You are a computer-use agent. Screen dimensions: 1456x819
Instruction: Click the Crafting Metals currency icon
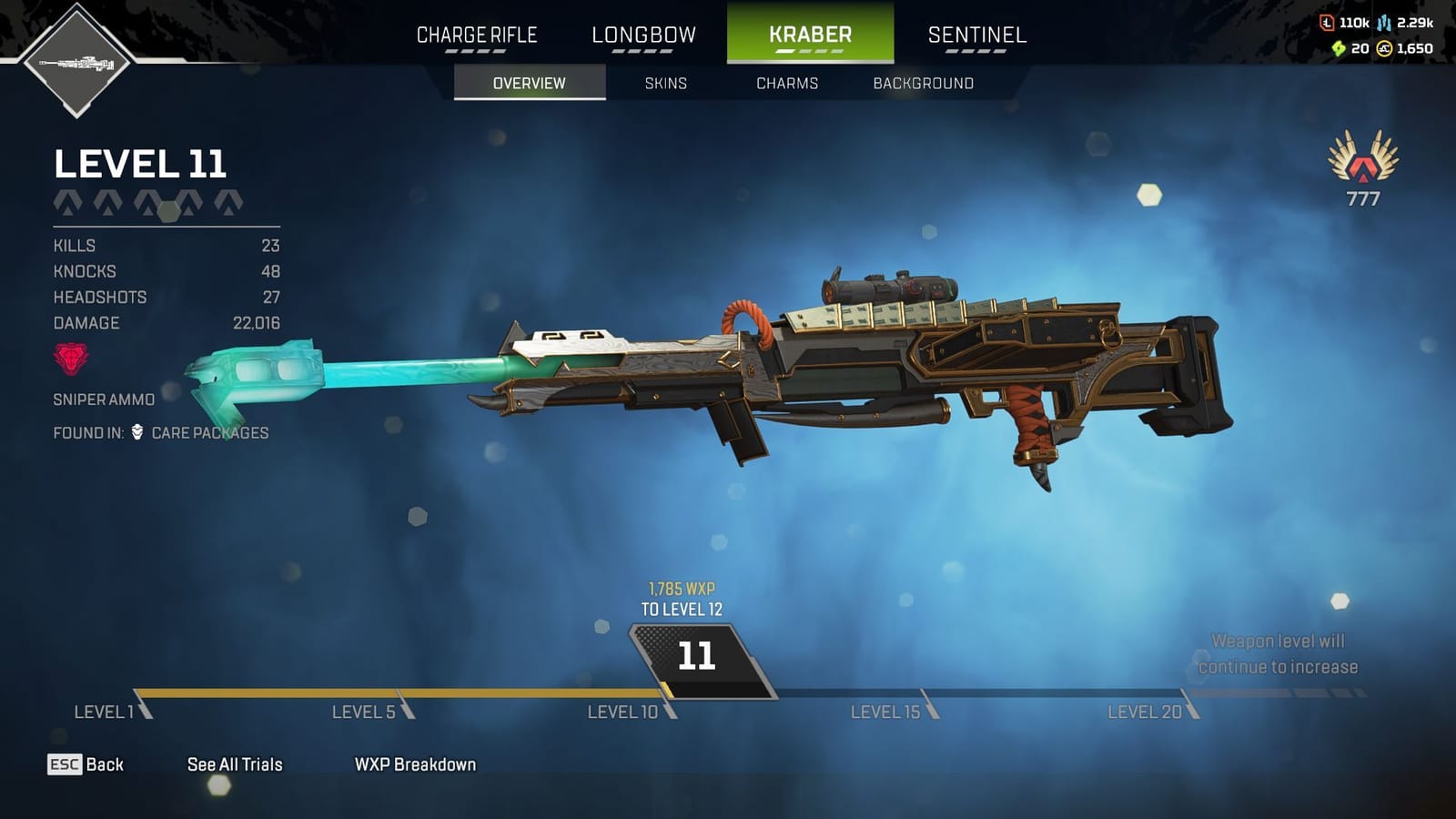[x=1384, y=24]
